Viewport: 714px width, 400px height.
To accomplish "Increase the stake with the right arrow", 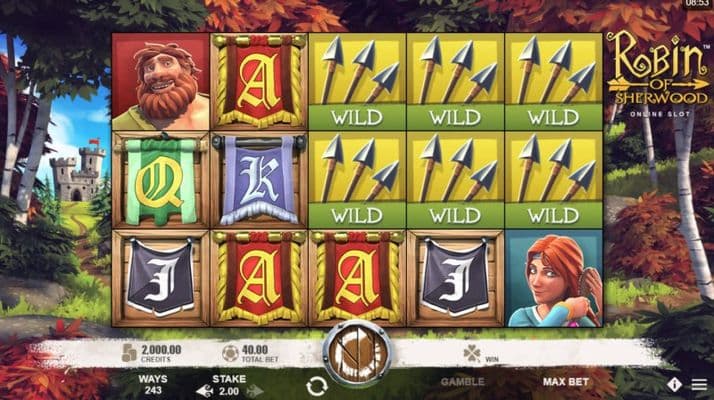I will point(255,391).
